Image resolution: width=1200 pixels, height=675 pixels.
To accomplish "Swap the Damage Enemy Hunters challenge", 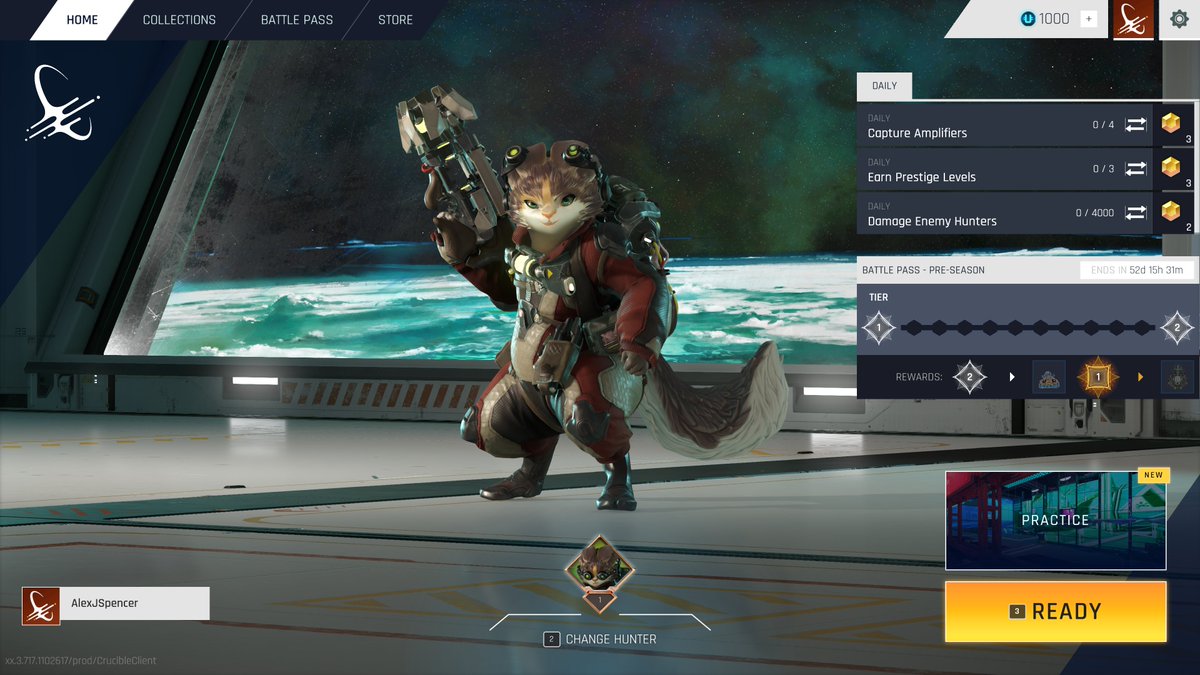I will 1135,213.
